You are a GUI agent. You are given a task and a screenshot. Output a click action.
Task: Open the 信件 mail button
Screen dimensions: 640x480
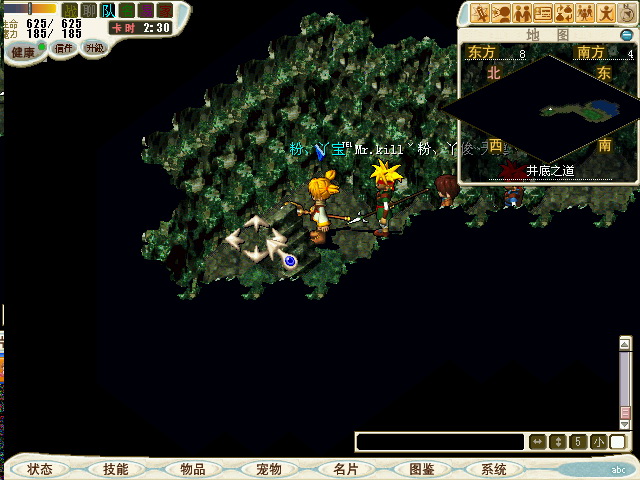64,48
